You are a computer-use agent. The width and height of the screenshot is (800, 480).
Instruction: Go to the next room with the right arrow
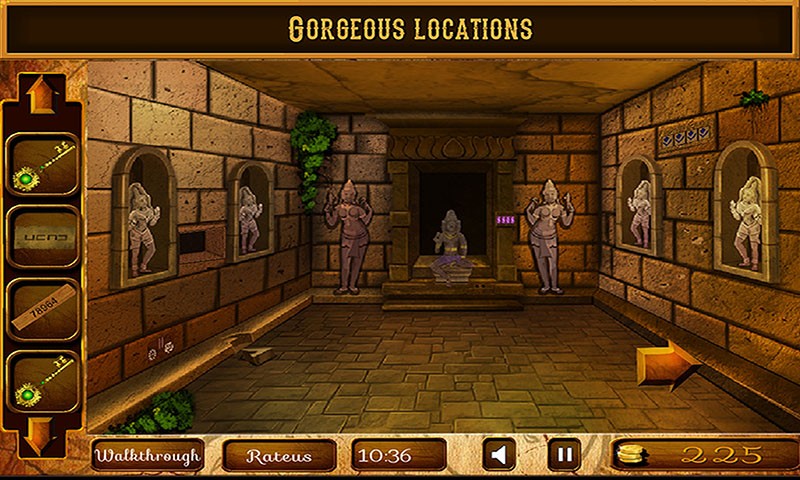point(667,362)
